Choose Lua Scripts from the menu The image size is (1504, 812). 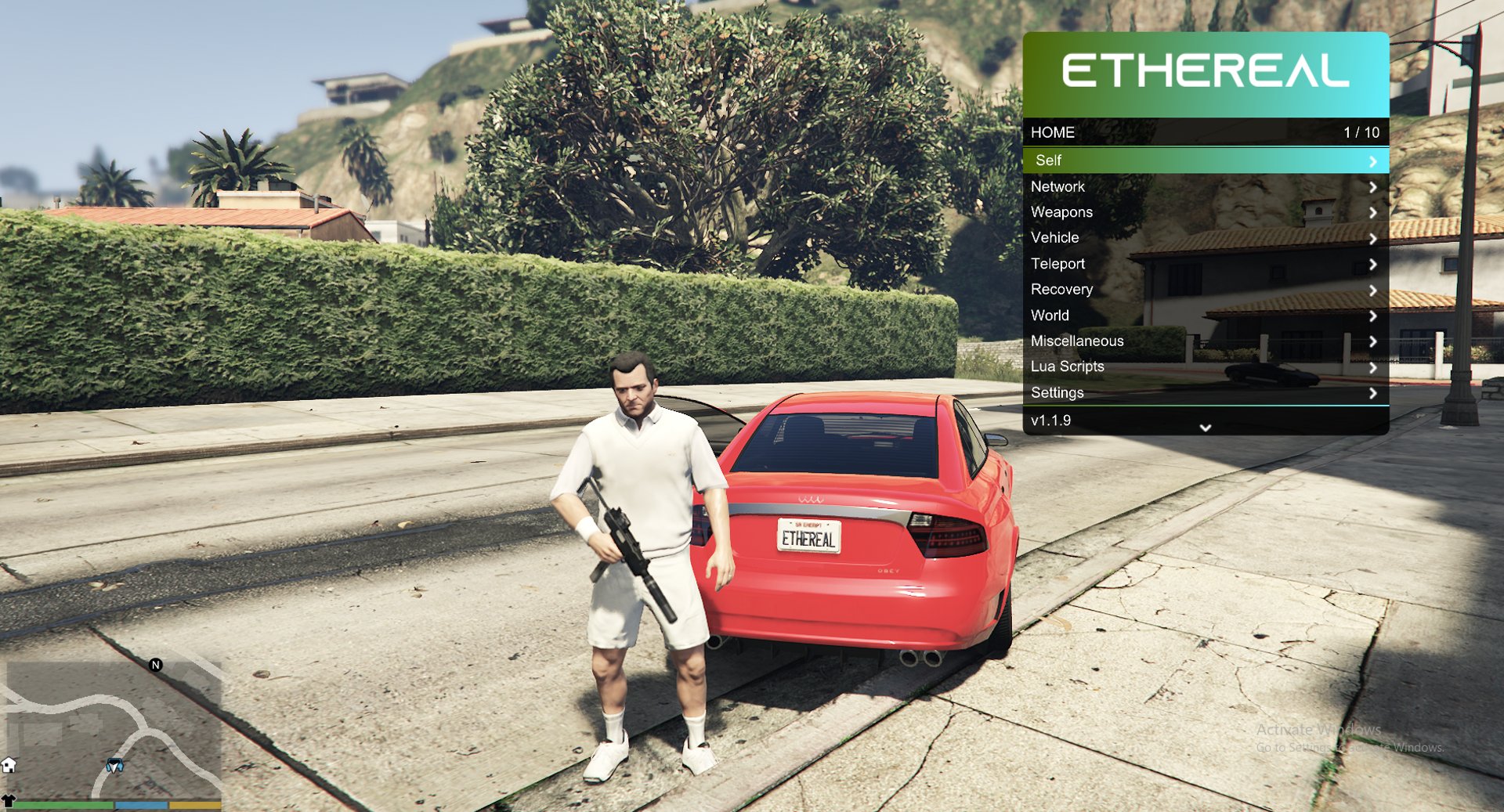(x=1205, y=366)
